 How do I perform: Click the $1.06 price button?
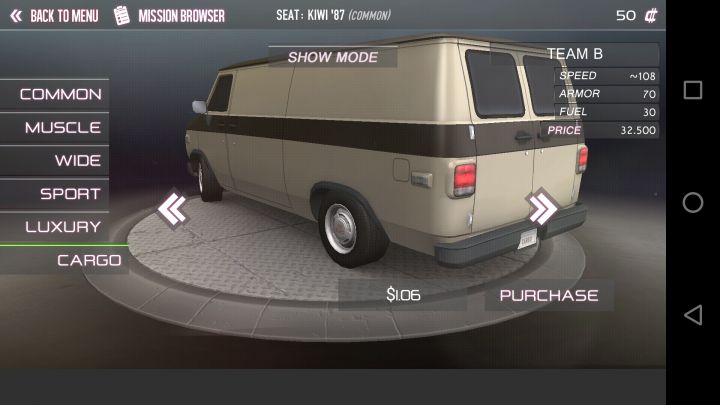[403, 295]
